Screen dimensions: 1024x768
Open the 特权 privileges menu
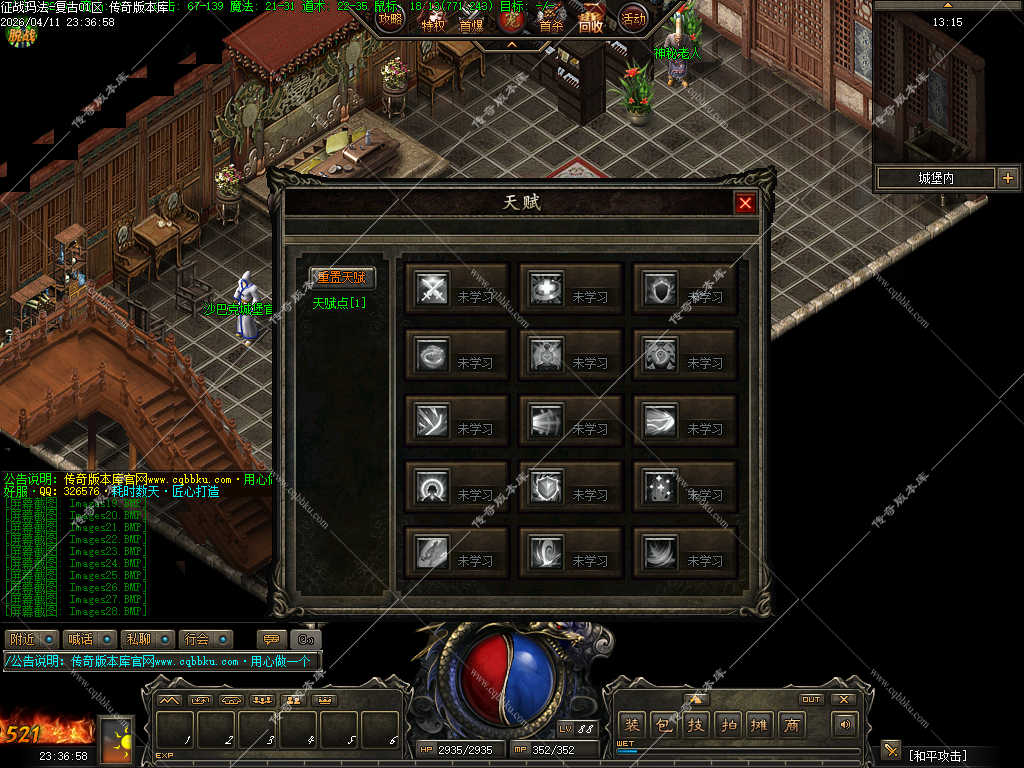(x=433, y=24)
